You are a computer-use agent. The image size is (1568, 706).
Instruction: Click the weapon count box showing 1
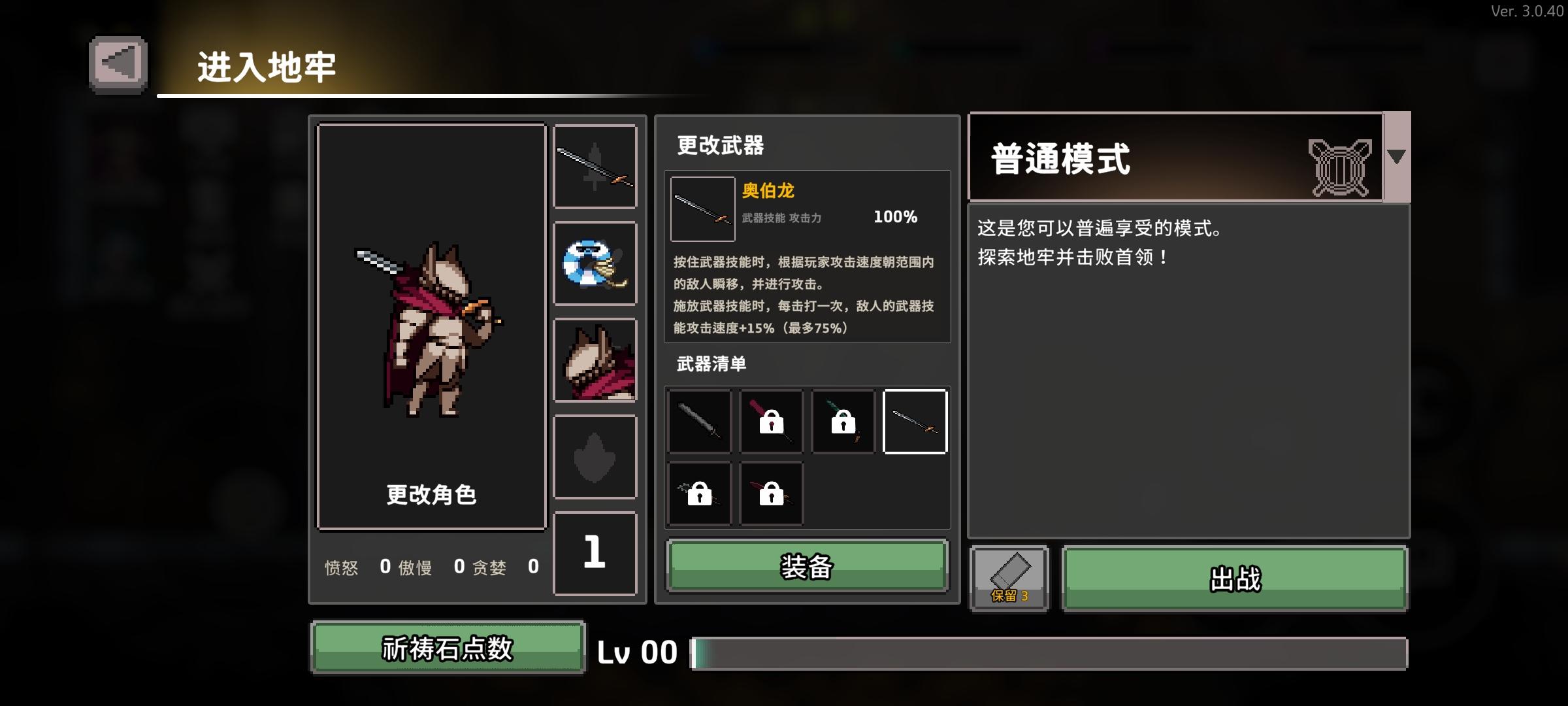point(595,552)
